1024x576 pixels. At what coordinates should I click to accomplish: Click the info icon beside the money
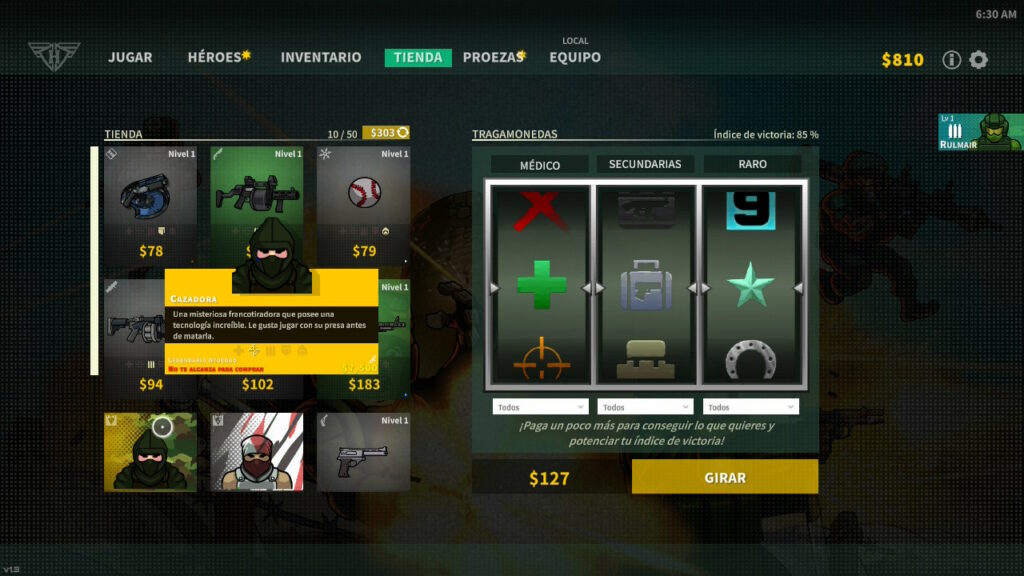(952, 60)
